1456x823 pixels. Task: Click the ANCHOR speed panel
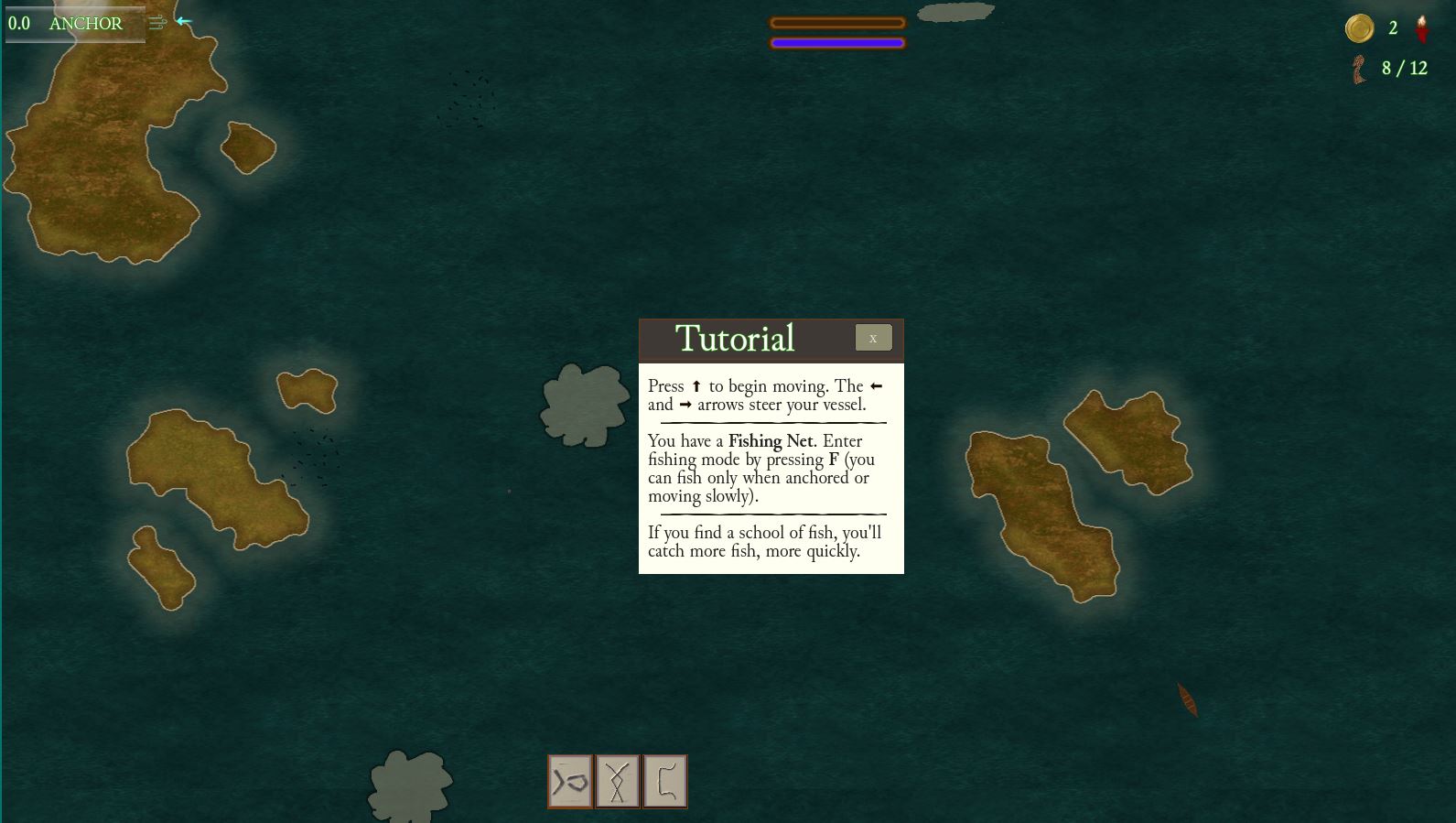click(73, 24)
